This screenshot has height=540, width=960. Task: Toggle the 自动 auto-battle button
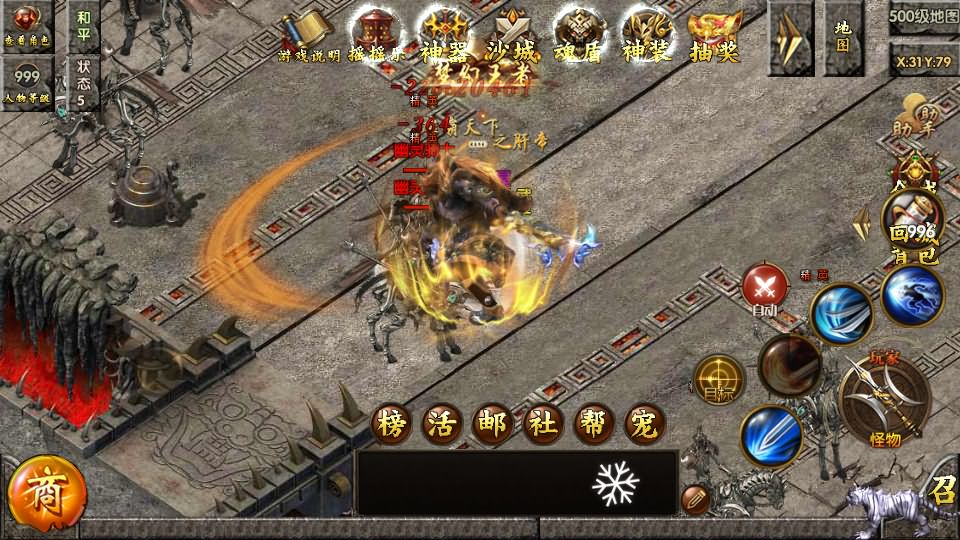(x=765, y=289)
